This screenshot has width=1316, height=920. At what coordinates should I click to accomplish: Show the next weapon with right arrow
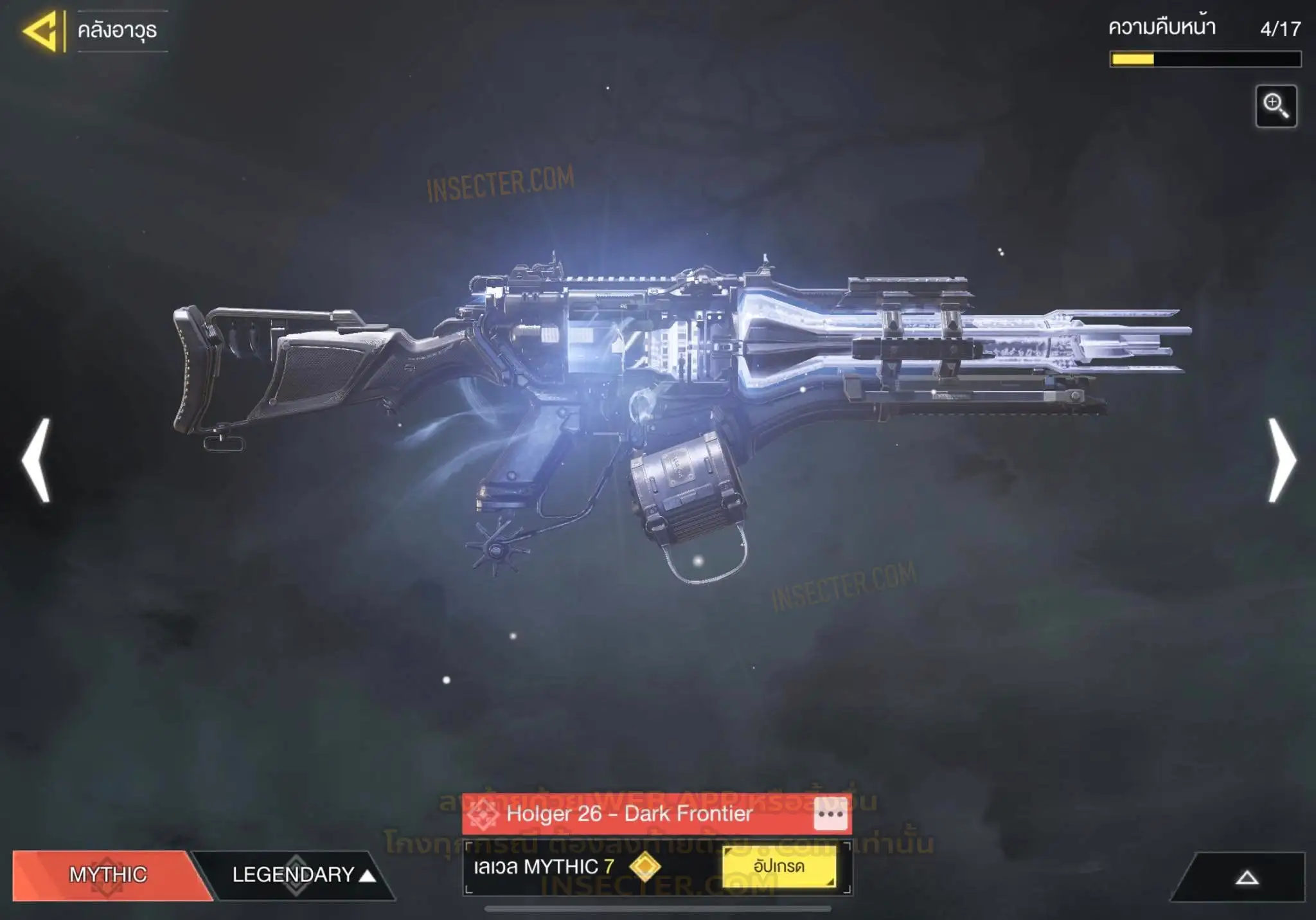coord(1281,460)
